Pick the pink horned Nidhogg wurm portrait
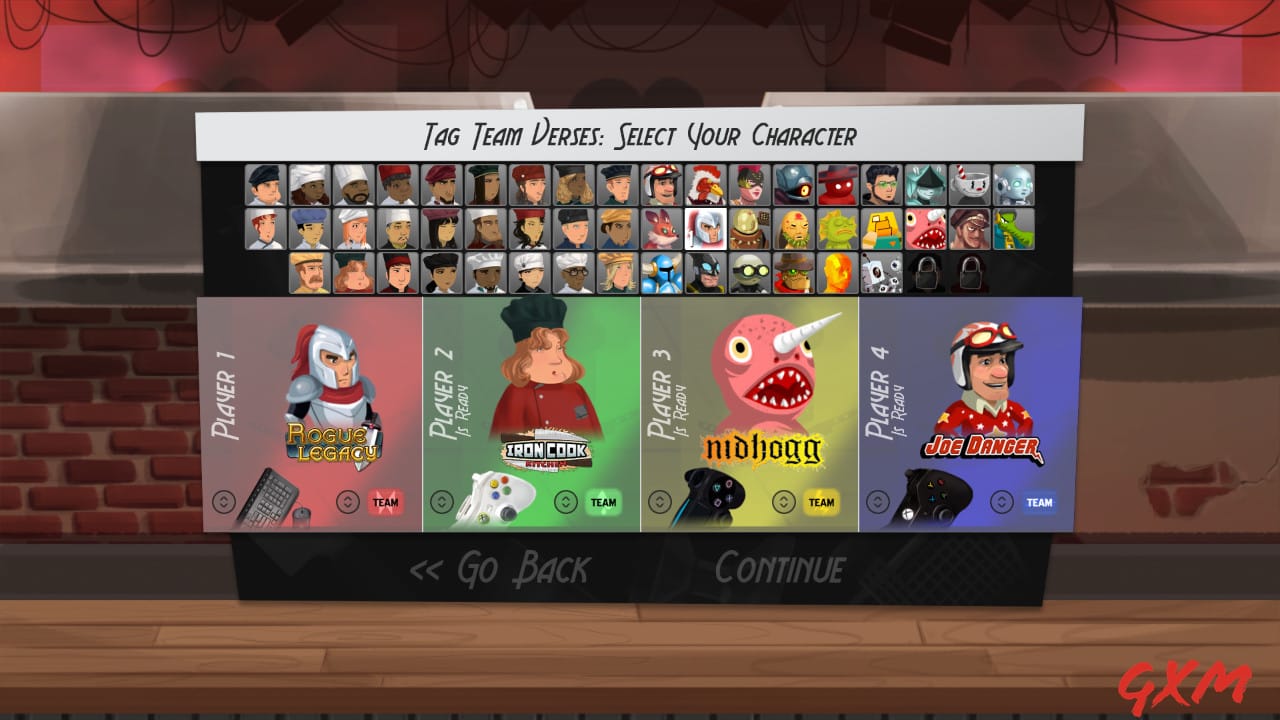The width and height of the screenshot is (1280, 720). 926,230
